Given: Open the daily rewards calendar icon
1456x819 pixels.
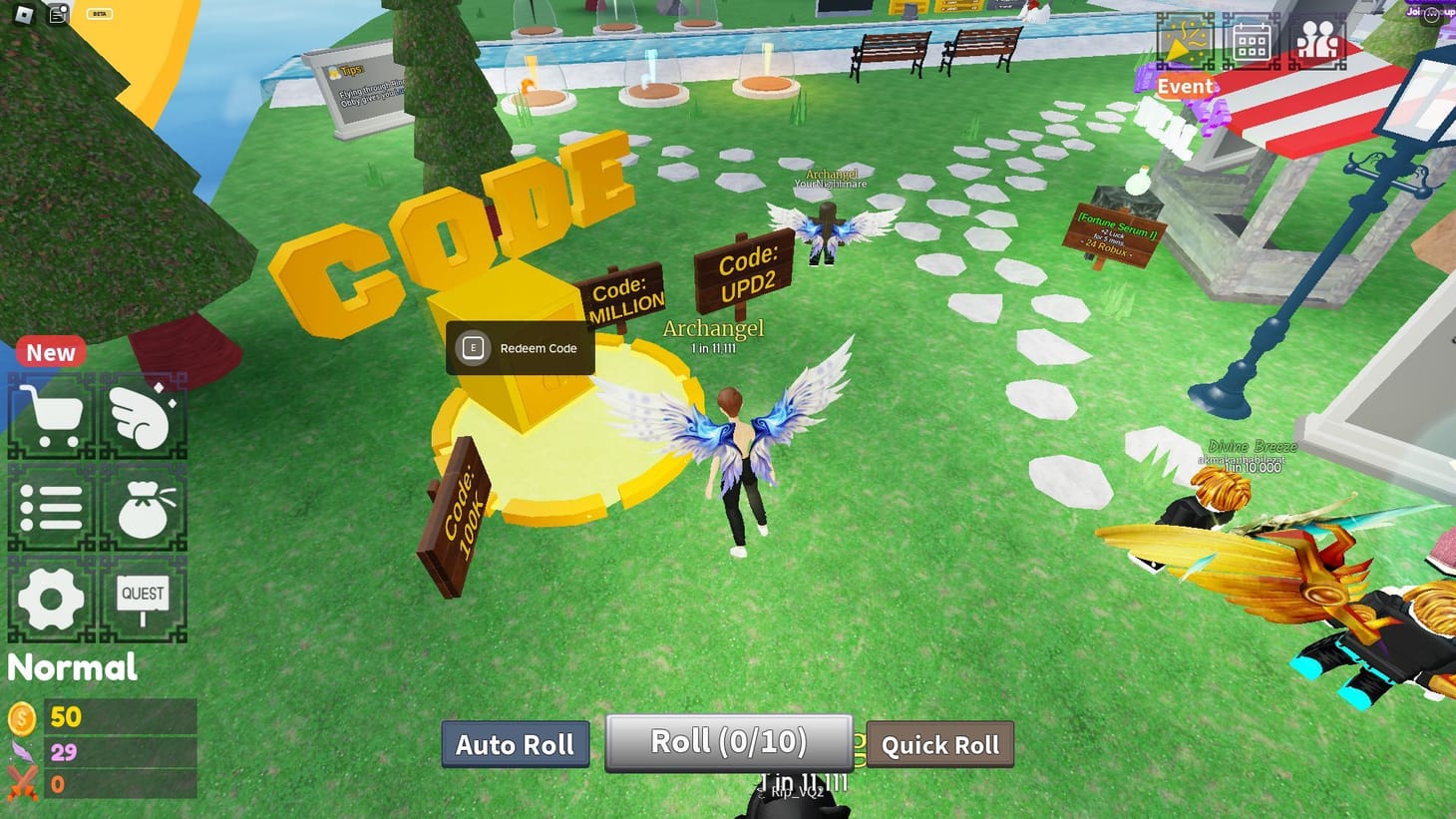Looking at the screenshot, I should 1252,40.
